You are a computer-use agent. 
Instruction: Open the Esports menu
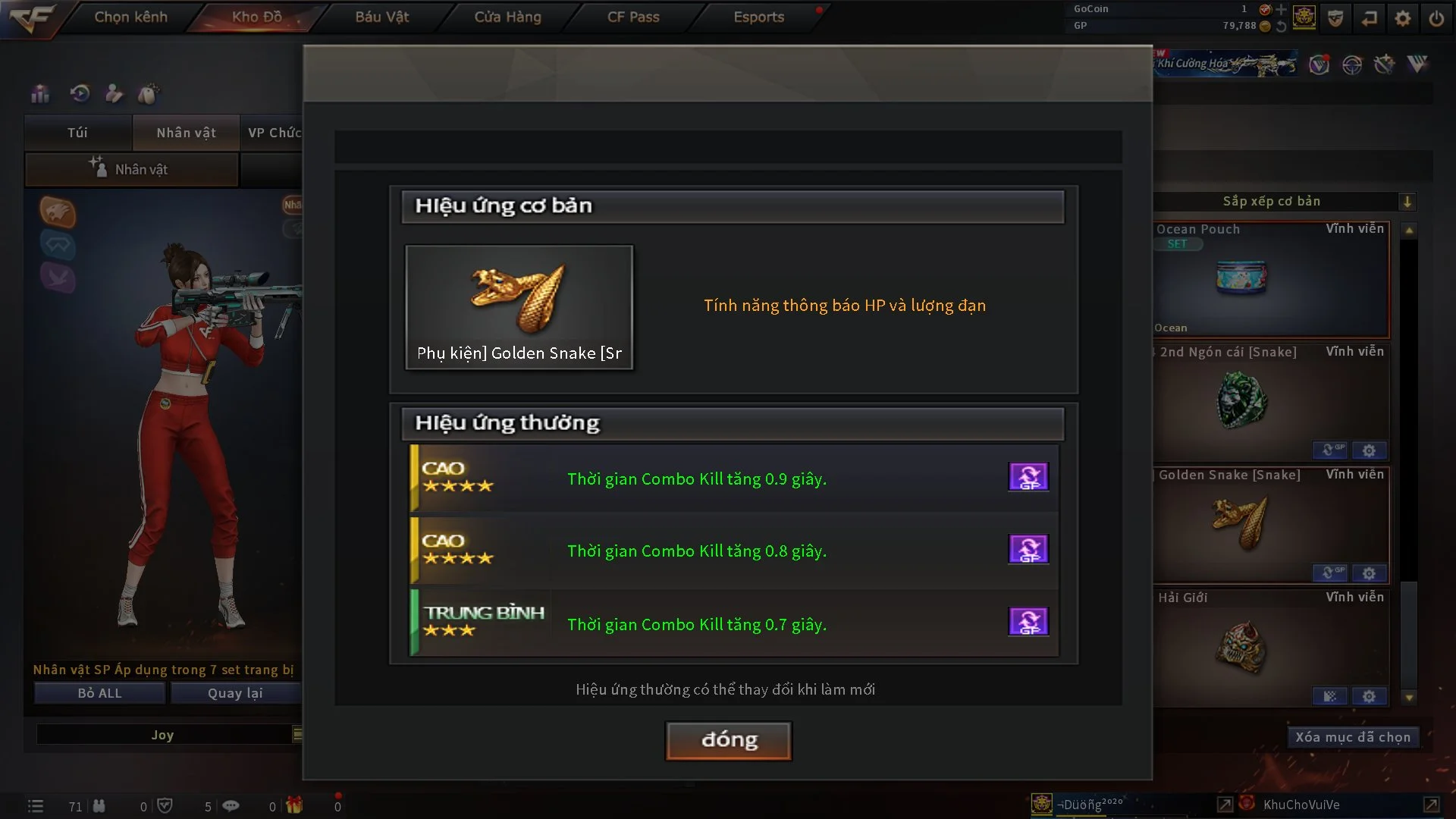(x=758, y=17)
